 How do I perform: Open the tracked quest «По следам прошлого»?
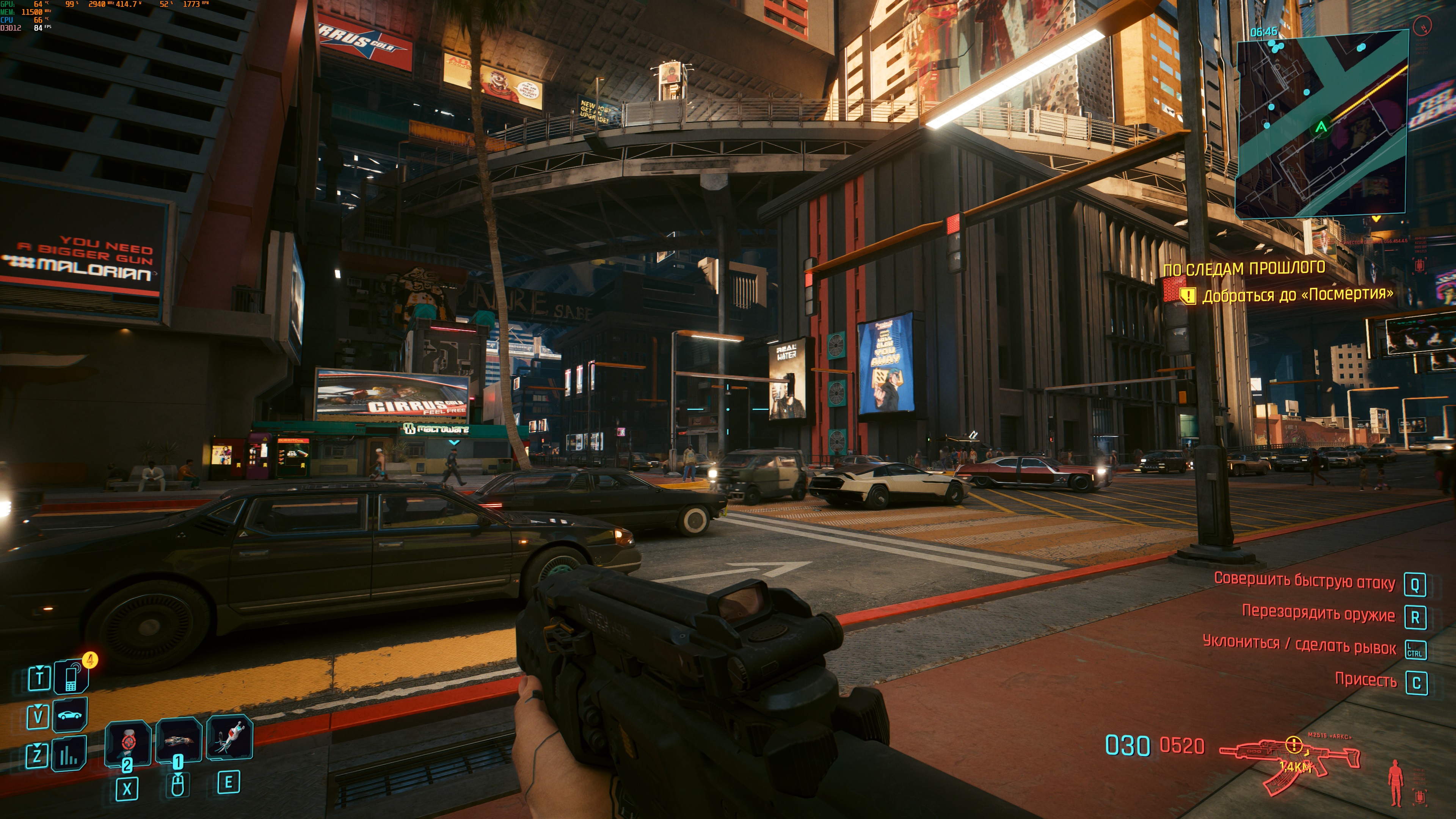pos(1244,268)
